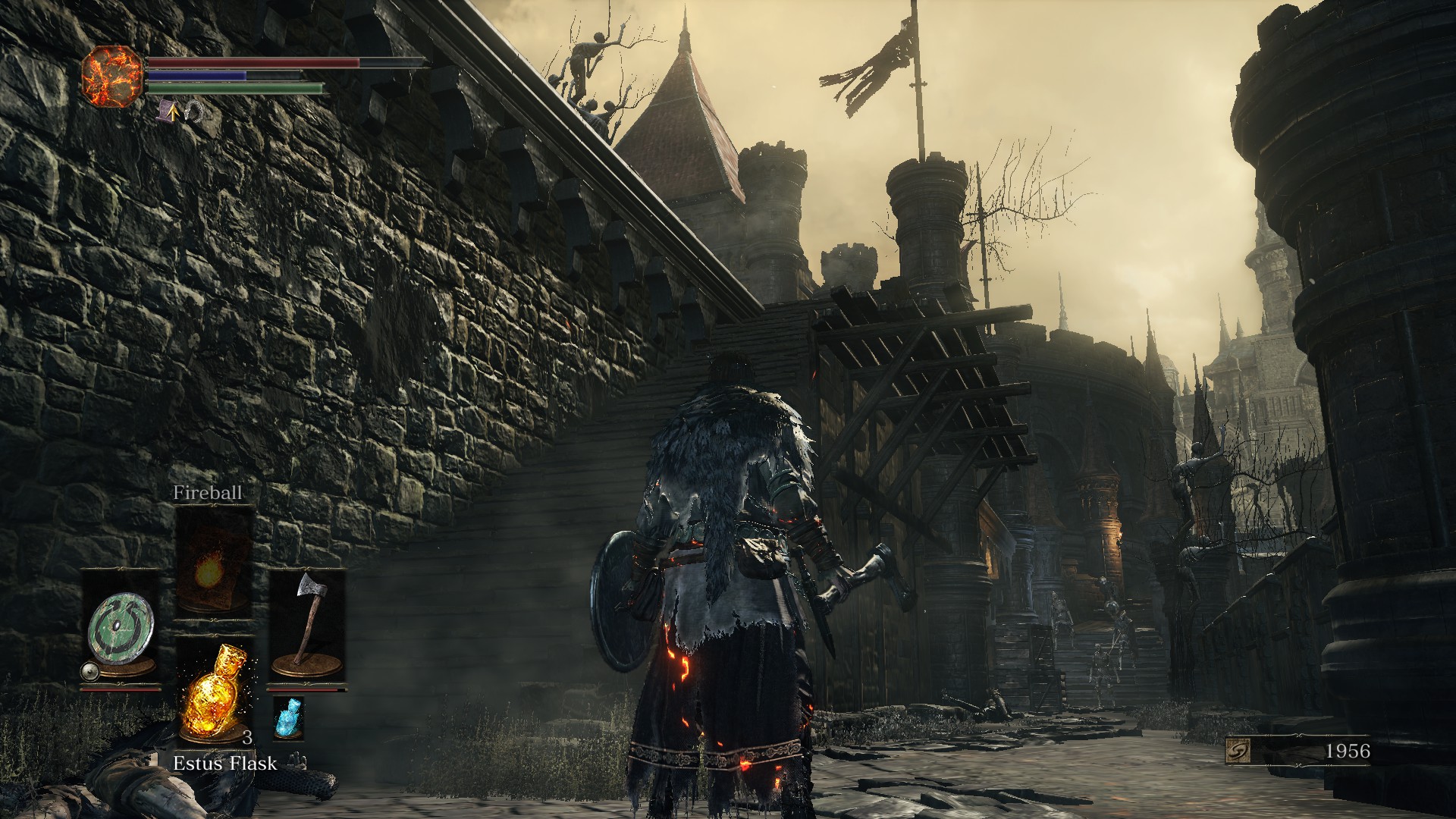Use the golden Estus Flask slot

point(215,691)
